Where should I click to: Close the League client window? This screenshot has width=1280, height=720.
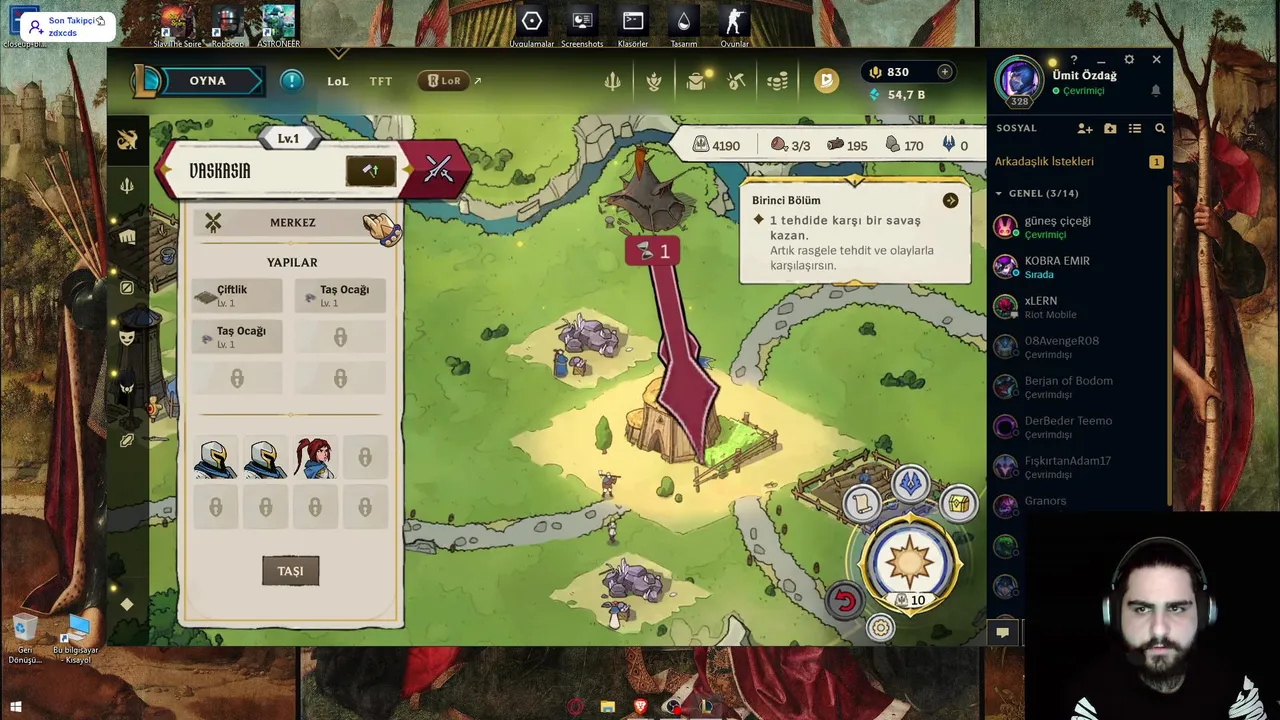pyautogui.click(x=1156, y=60)
